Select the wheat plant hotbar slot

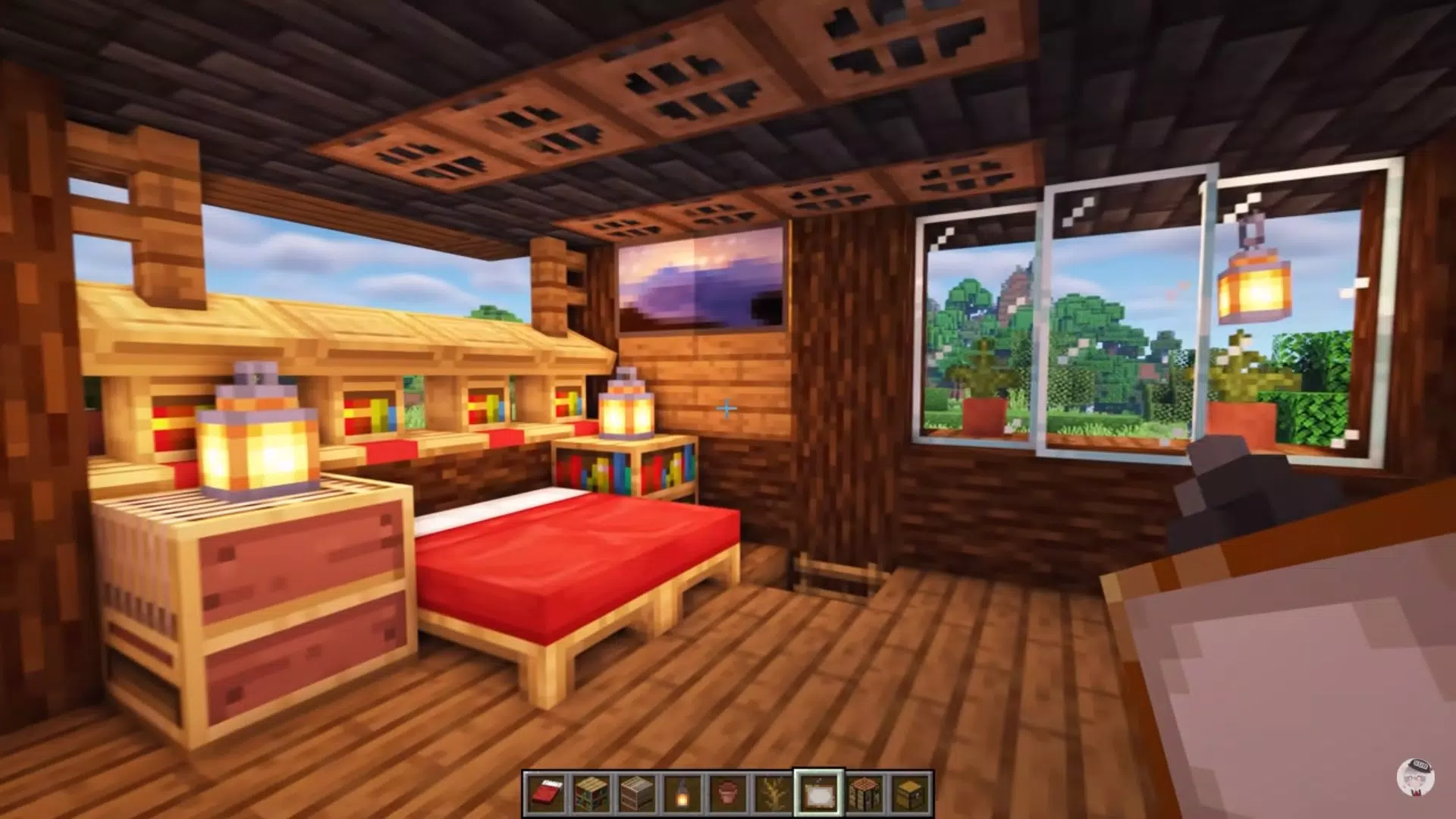pyautogui.click(x=772, y=792)
